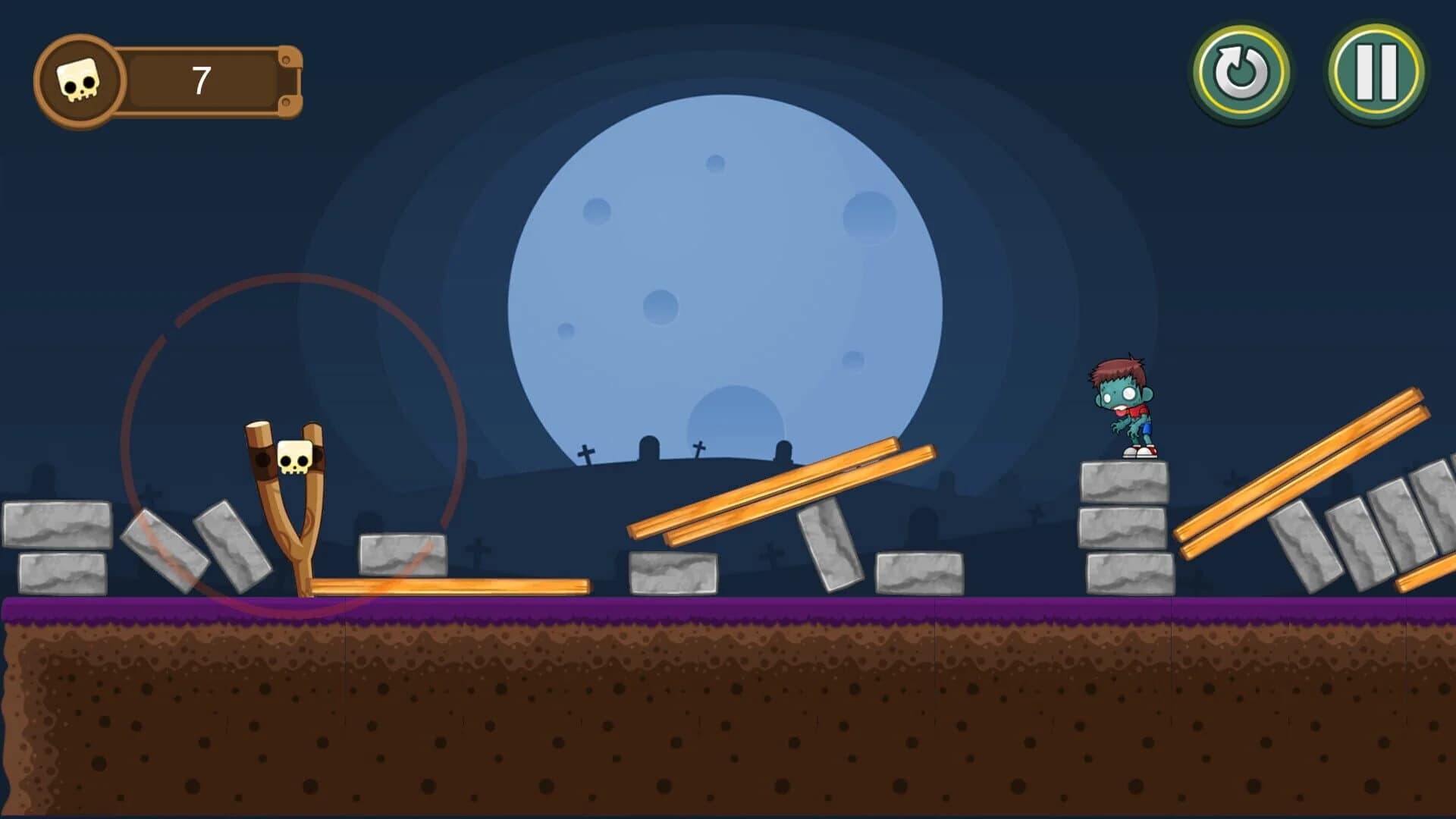Click the restart level icon
This screenshot has width=1456, height=819.
pos(1242,72)
